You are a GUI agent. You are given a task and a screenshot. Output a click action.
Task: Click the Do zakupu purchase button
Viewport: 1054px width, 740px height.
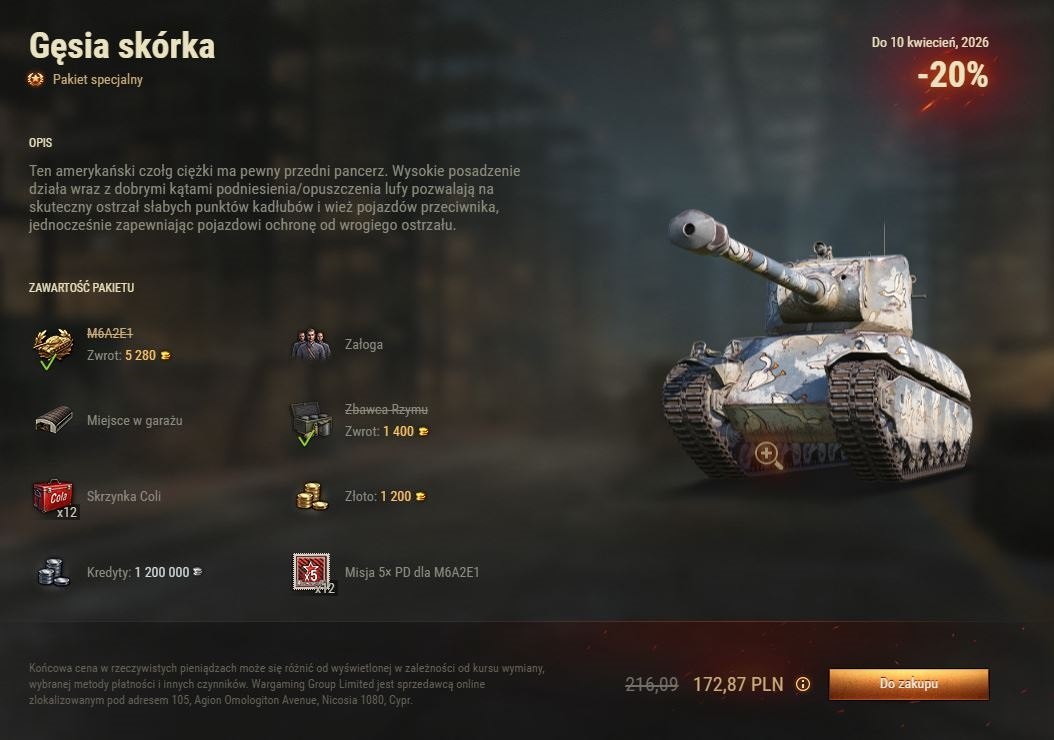pyautogui.click(x=908, y=684)
